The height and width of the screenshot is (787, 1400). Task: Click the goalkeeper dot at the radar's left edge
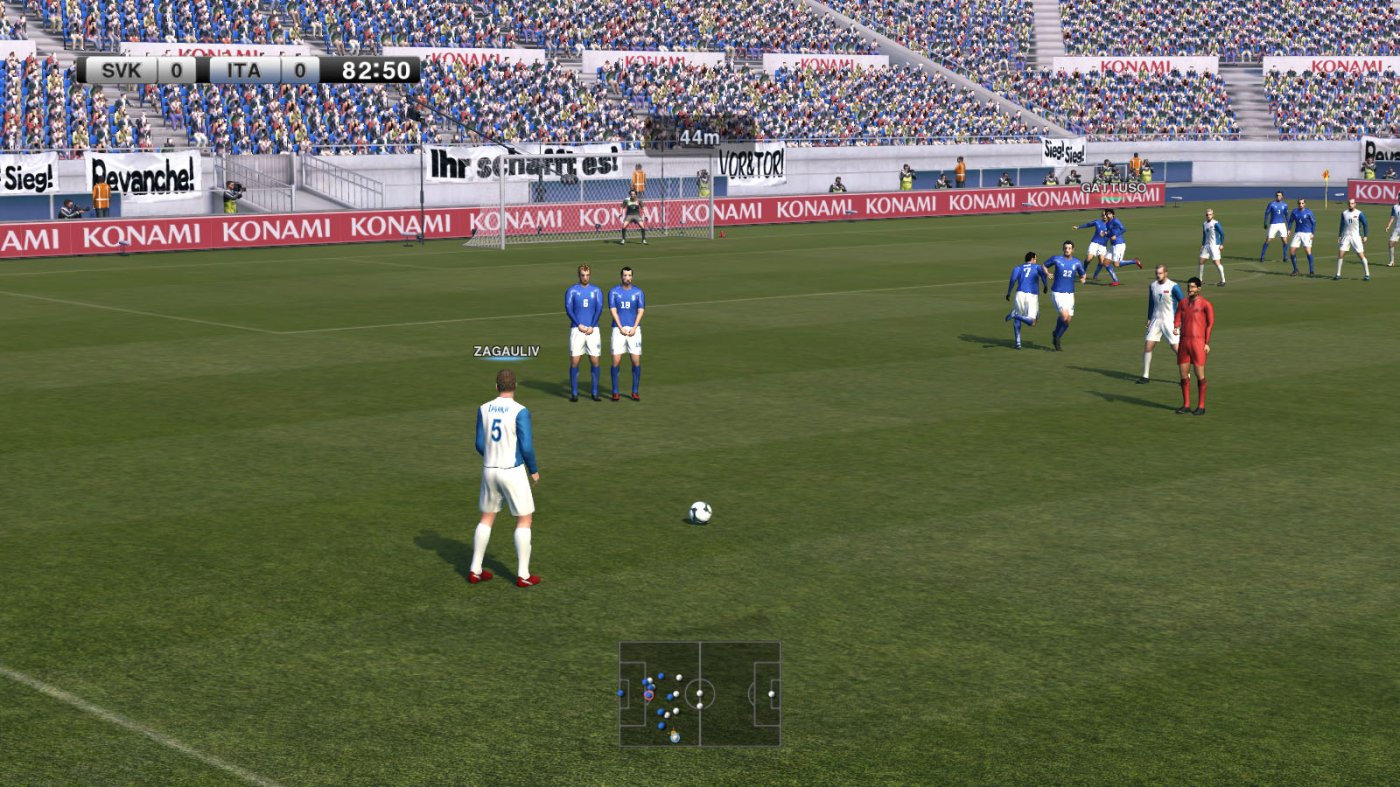[x=620, y=693]
